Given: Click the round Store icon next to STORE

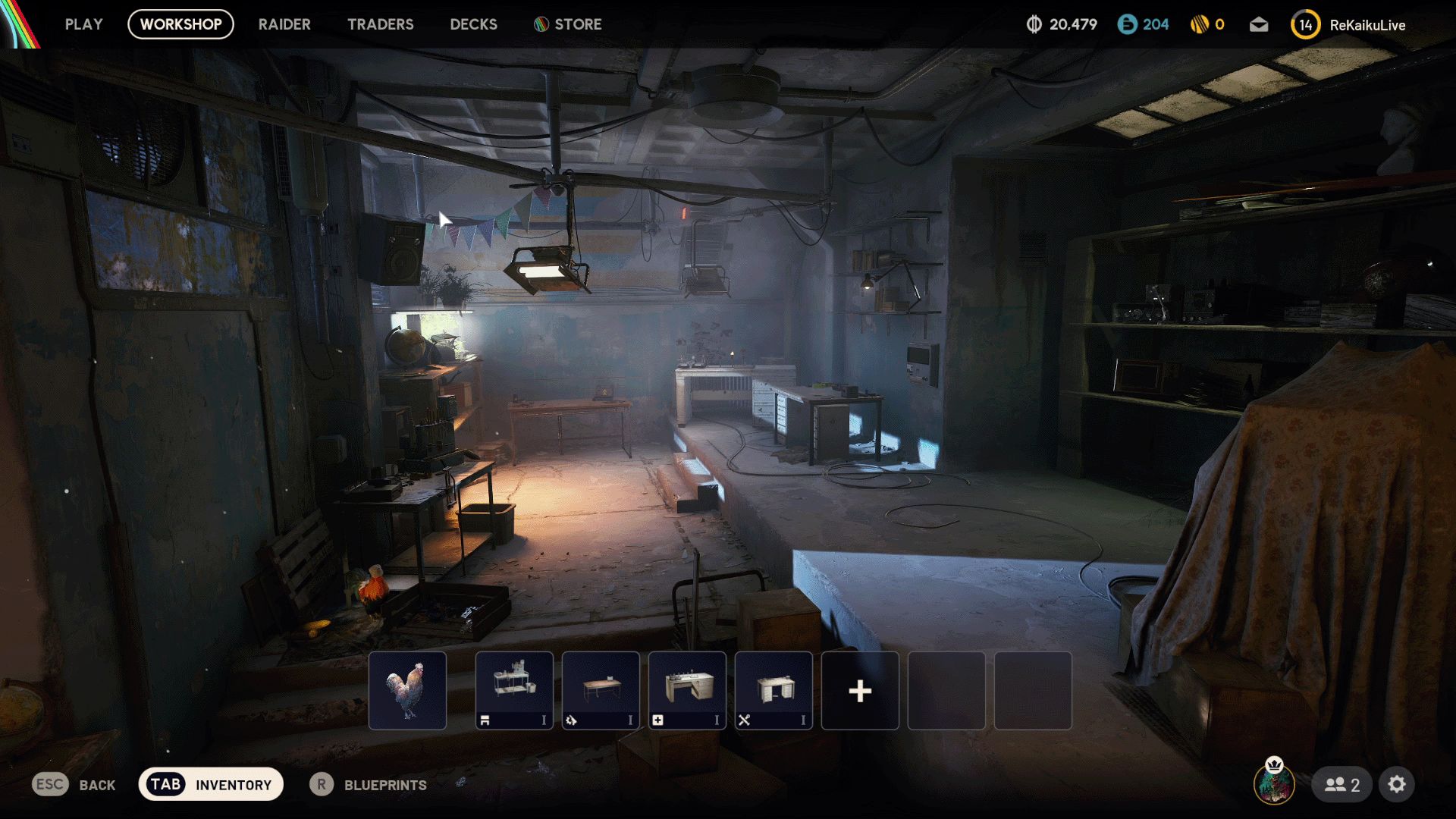Looking at the screenshot, I should click(x=540, y=24).
